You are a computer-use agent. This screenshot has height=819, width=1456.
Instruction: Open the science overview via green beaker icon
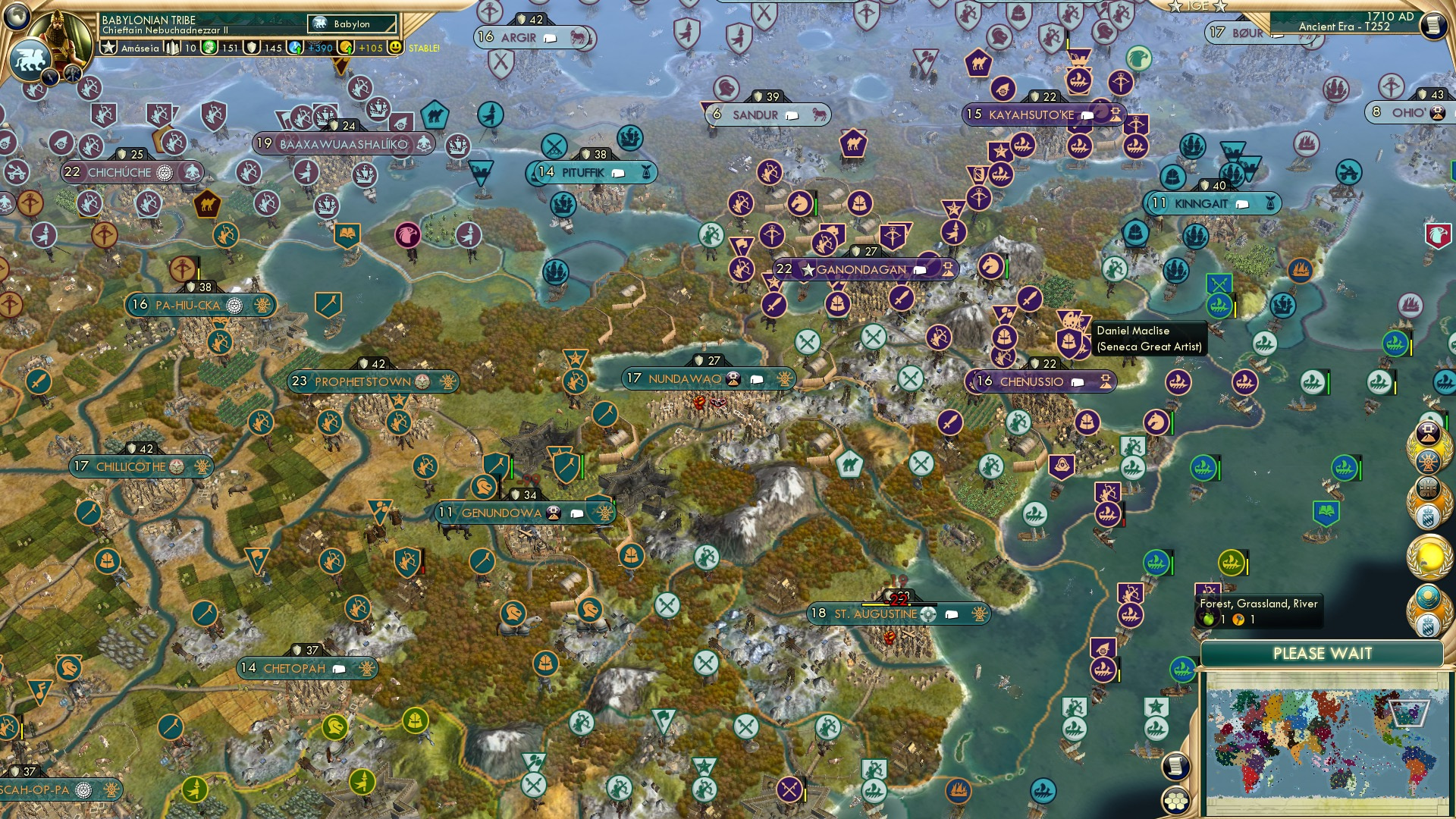click(x=211, y=46)
